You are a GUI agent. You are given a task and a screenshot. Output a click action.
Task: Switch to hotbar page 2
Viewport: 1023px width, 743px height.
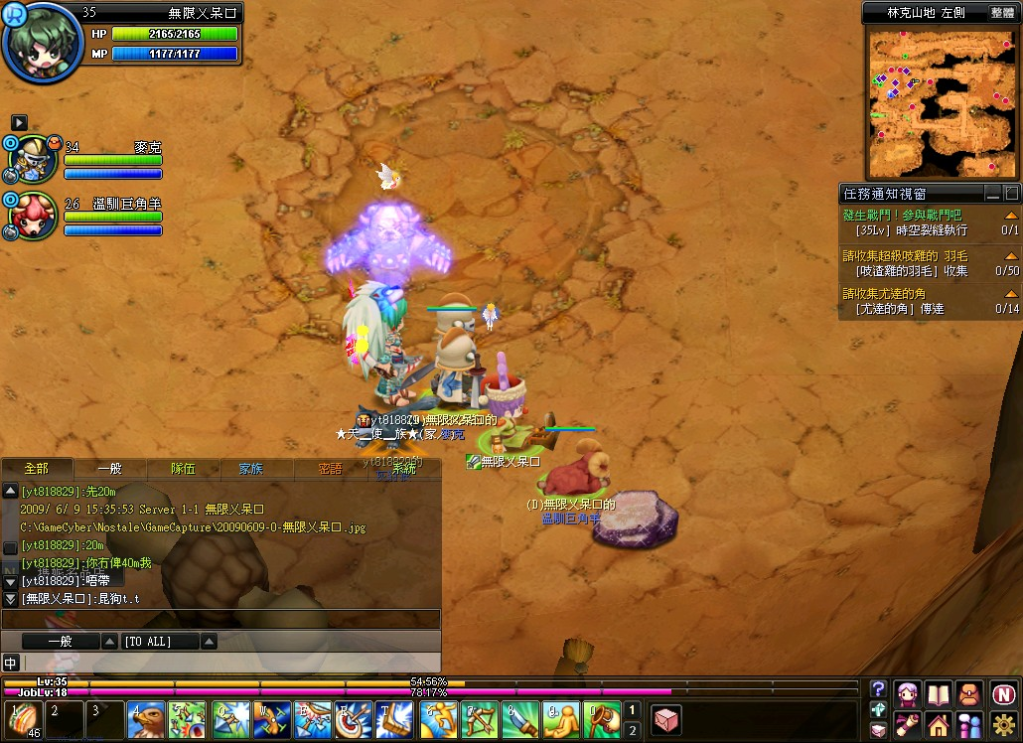[x=631, y=730]
